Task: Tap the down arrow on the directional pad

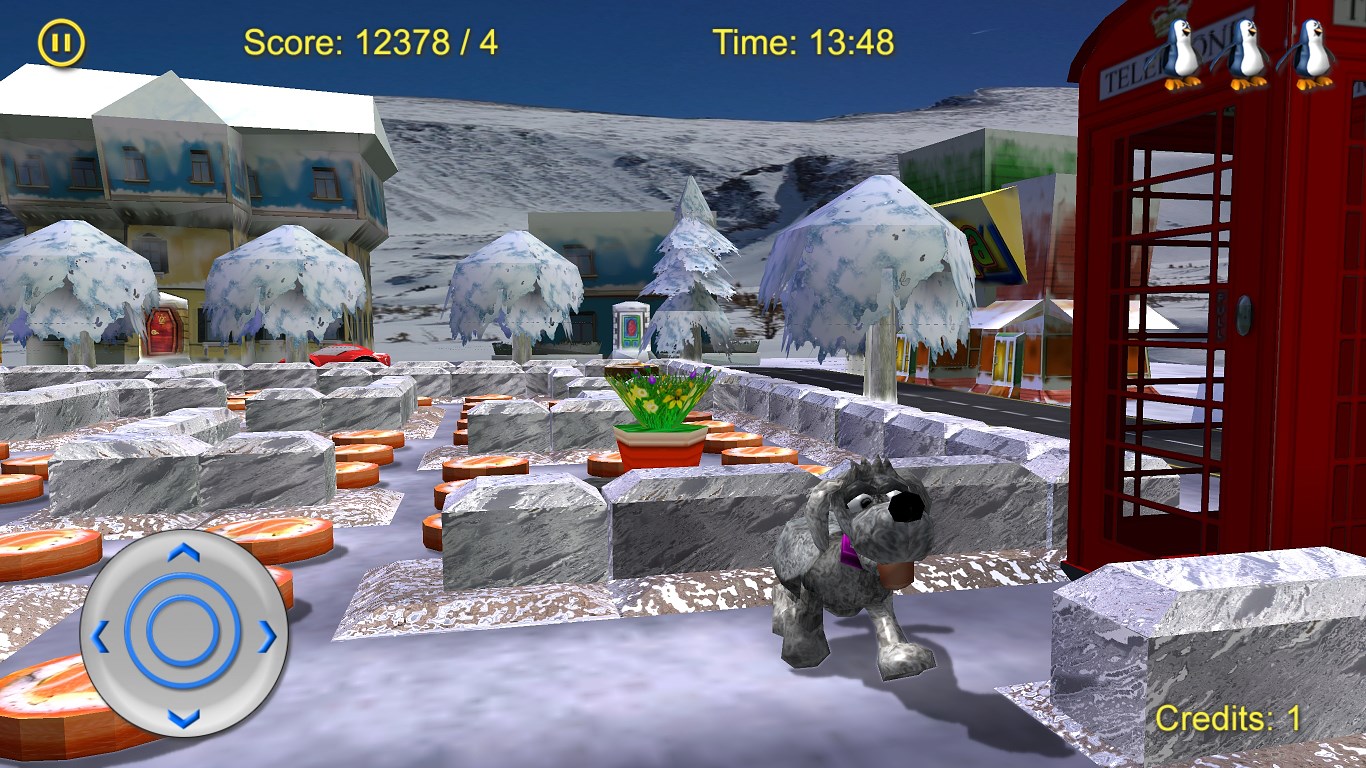Action: pyautogui.click(x=183, y=716)
